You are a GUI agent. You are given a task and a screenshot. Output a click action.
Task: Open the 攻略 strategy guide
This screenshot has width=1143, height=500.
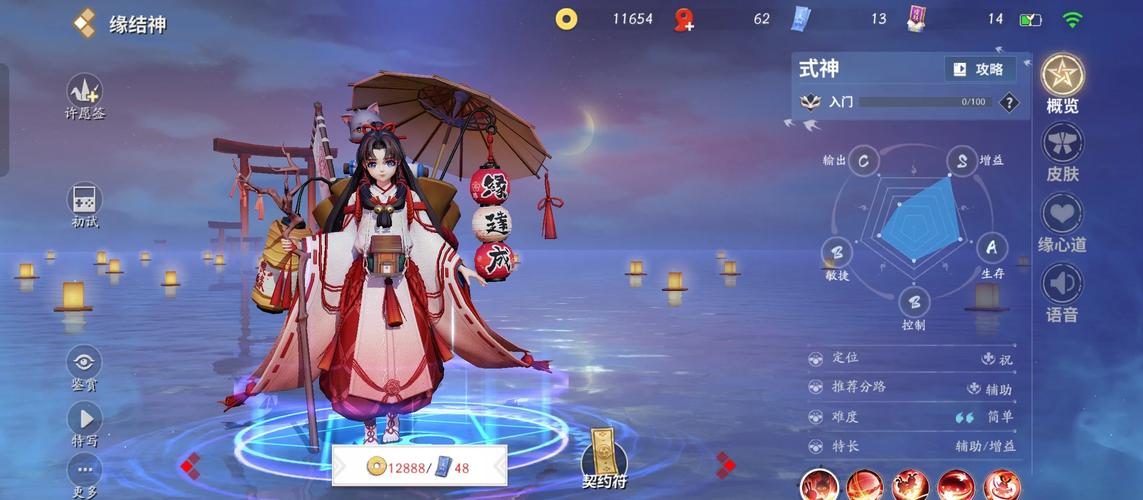click(979, 69)
